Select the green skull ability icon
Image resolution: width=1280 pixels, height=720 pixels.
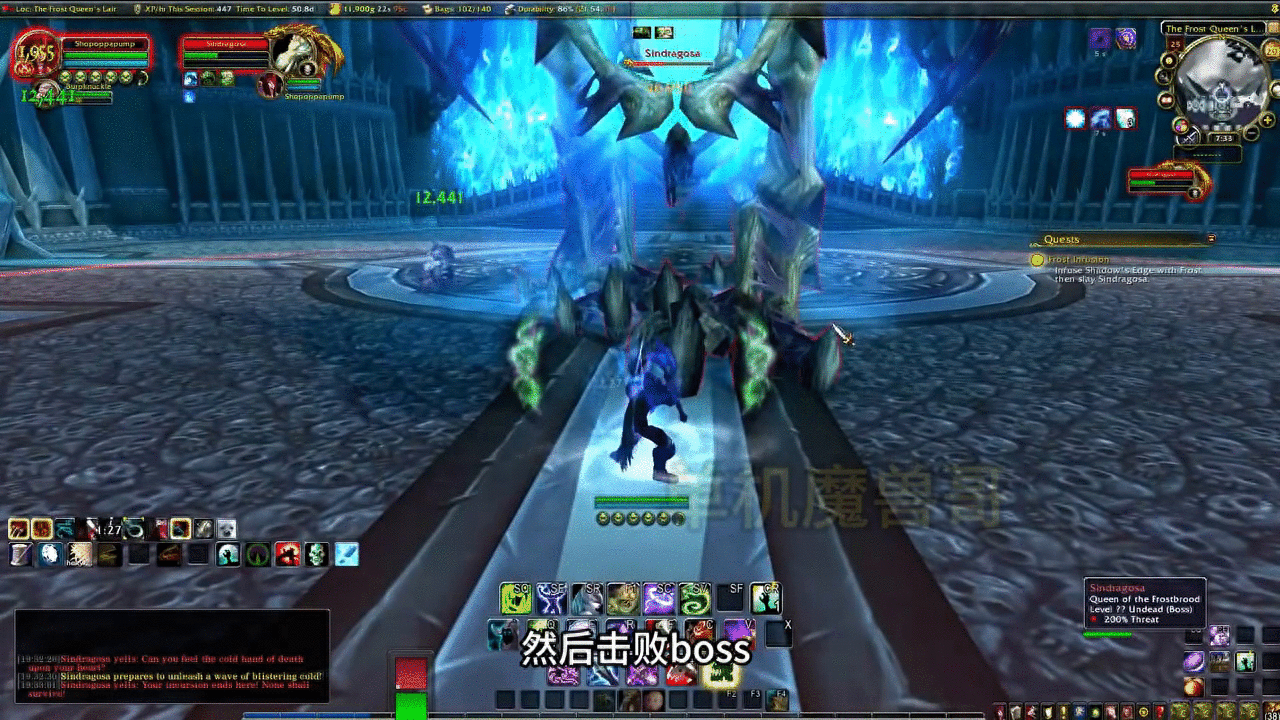pyautogui.click(x=317, y=554)
